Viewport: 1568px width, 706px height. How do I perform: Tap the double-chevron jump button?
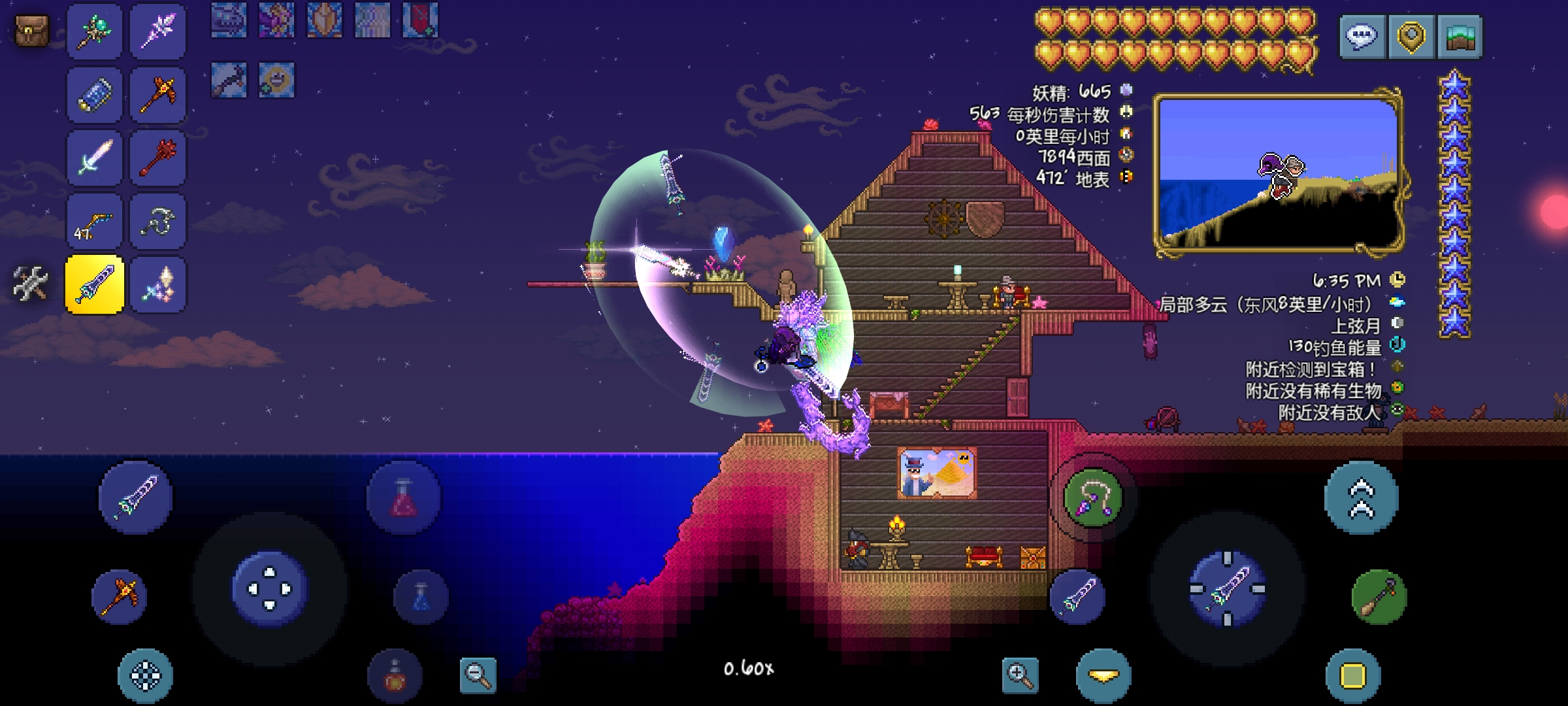1361,498
